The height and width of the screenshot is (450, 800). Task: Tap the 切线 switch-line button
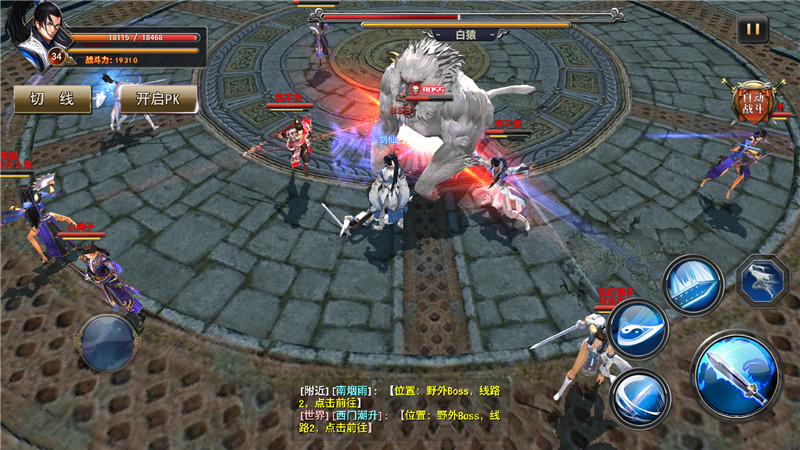[52, 99]
